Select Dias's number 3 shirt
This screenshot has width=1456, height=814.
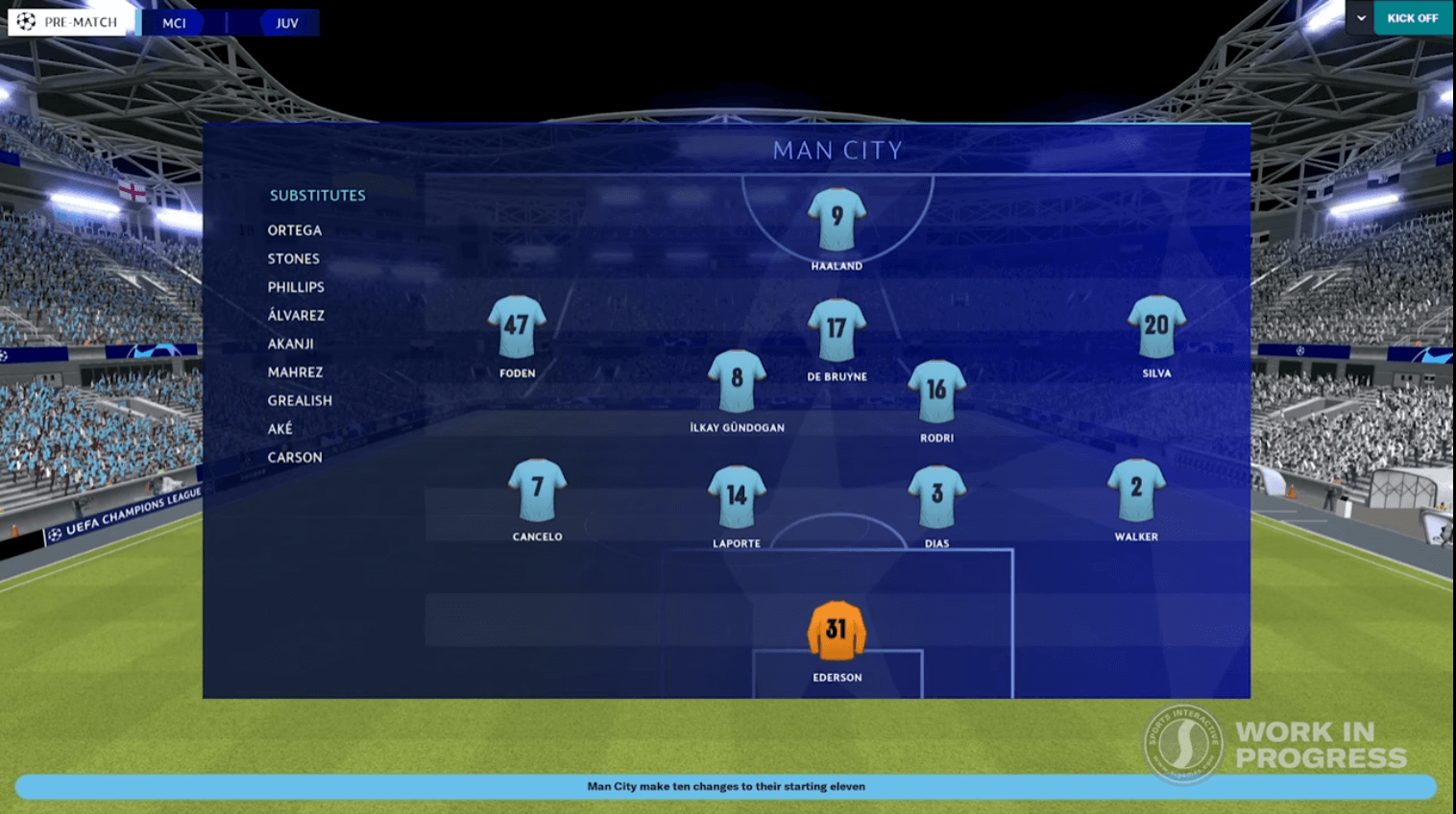click(x=936, y=491)
